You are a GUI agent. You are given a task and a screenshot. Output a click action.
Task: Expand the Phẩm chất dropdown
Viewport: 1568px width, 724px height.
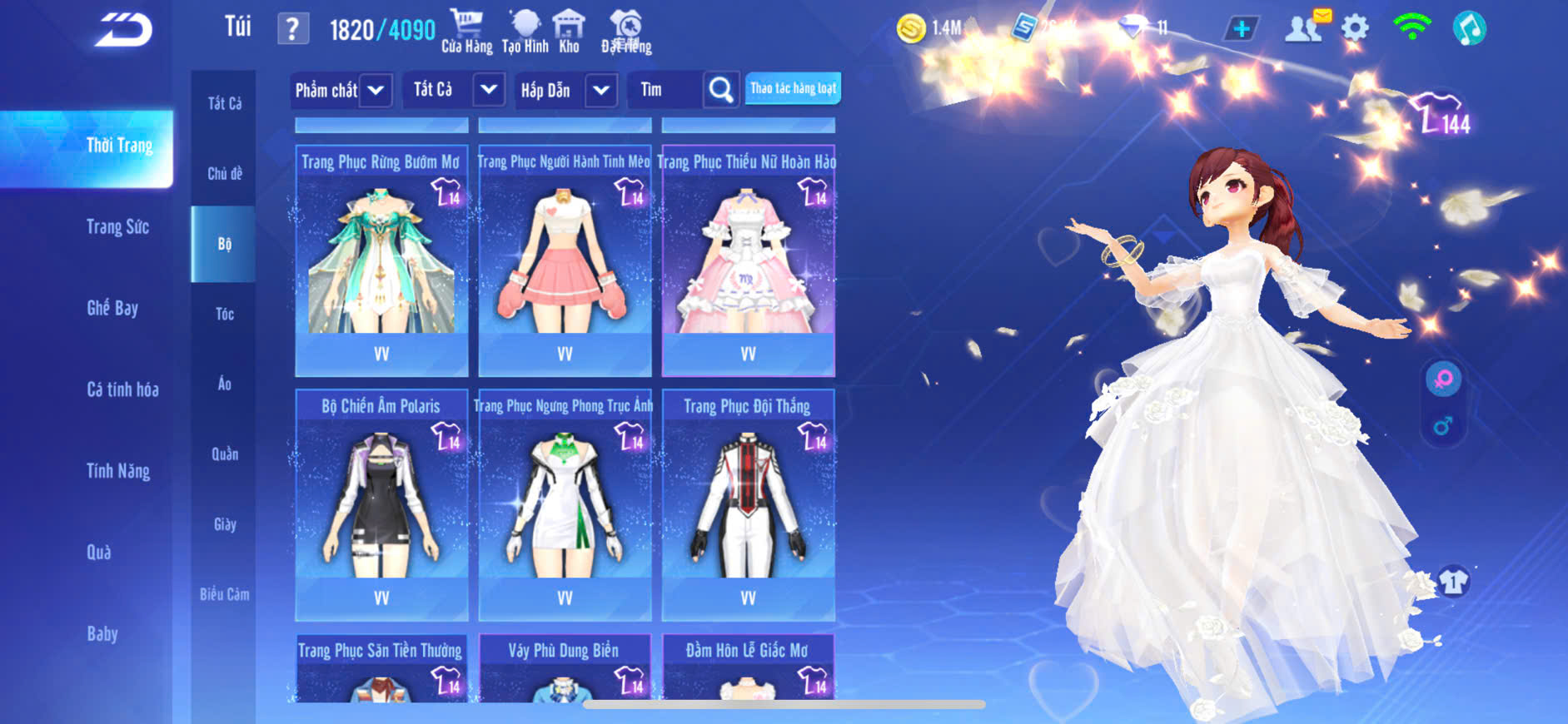[376, 90]
